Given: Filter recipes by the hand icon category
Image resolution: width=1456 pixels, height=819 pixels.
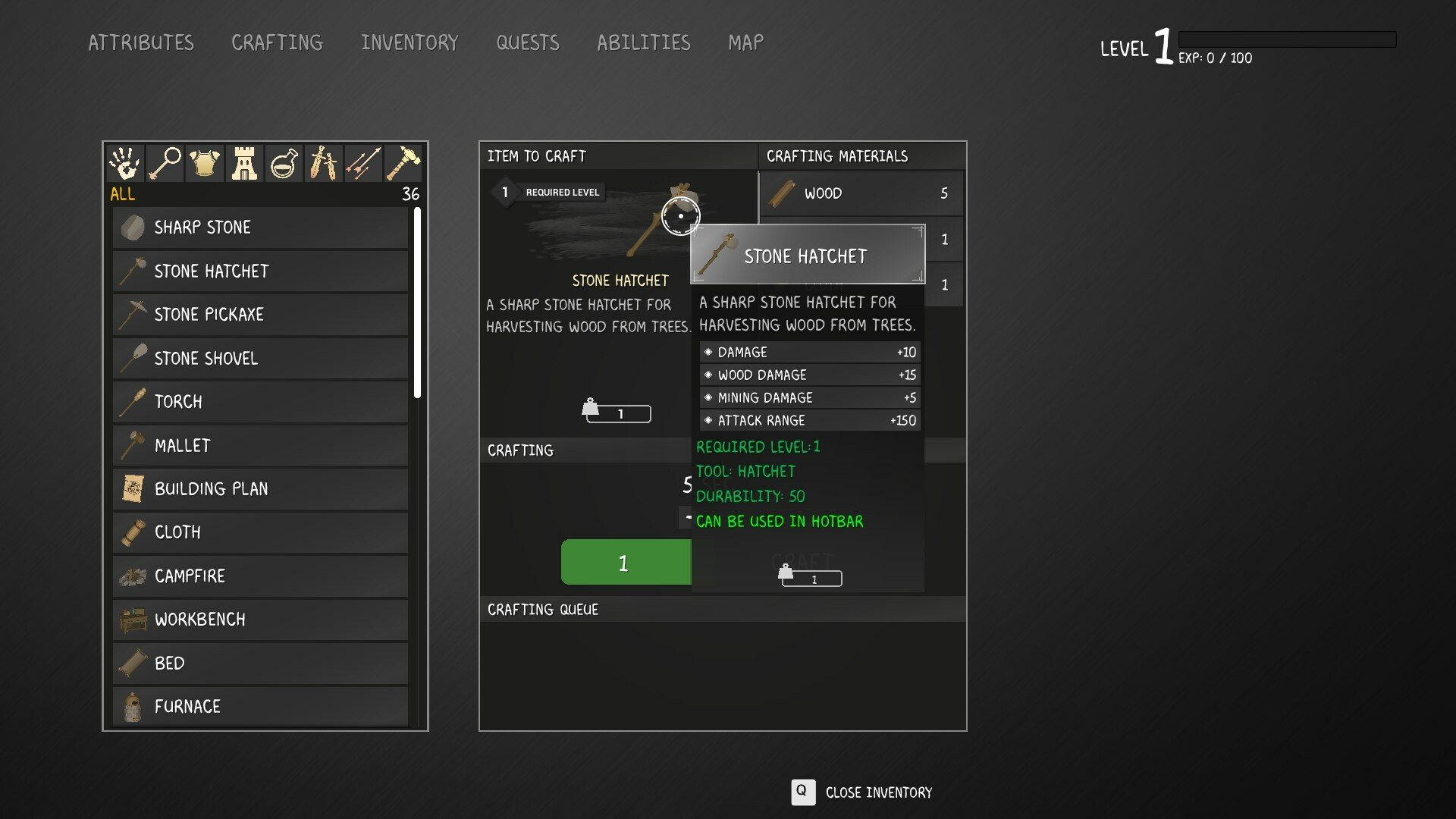Looking at the screenshot, I should click(x=125, y=163).
